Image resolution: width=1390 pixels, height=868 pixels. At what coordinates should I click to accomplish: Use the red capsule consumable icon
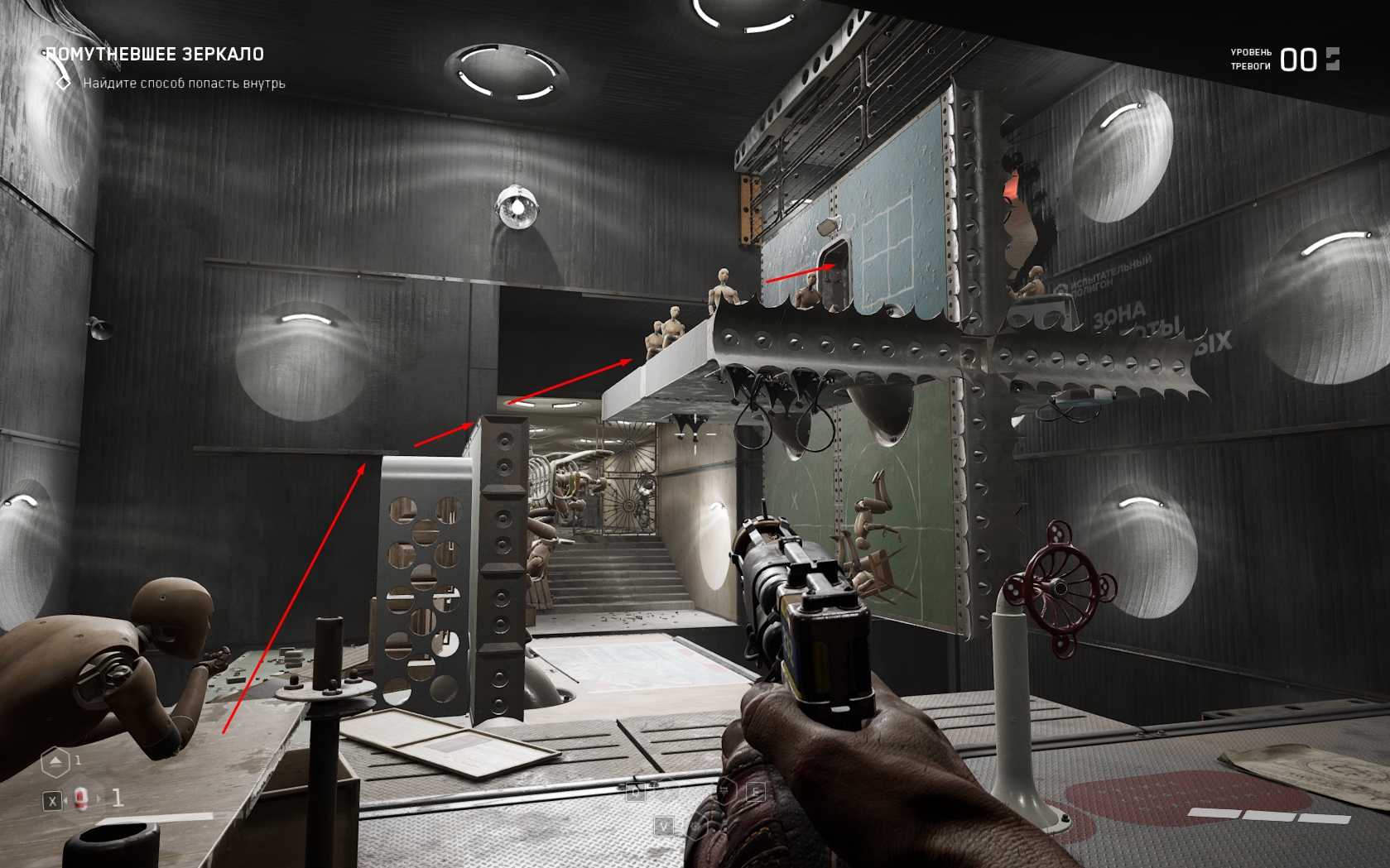81,798
